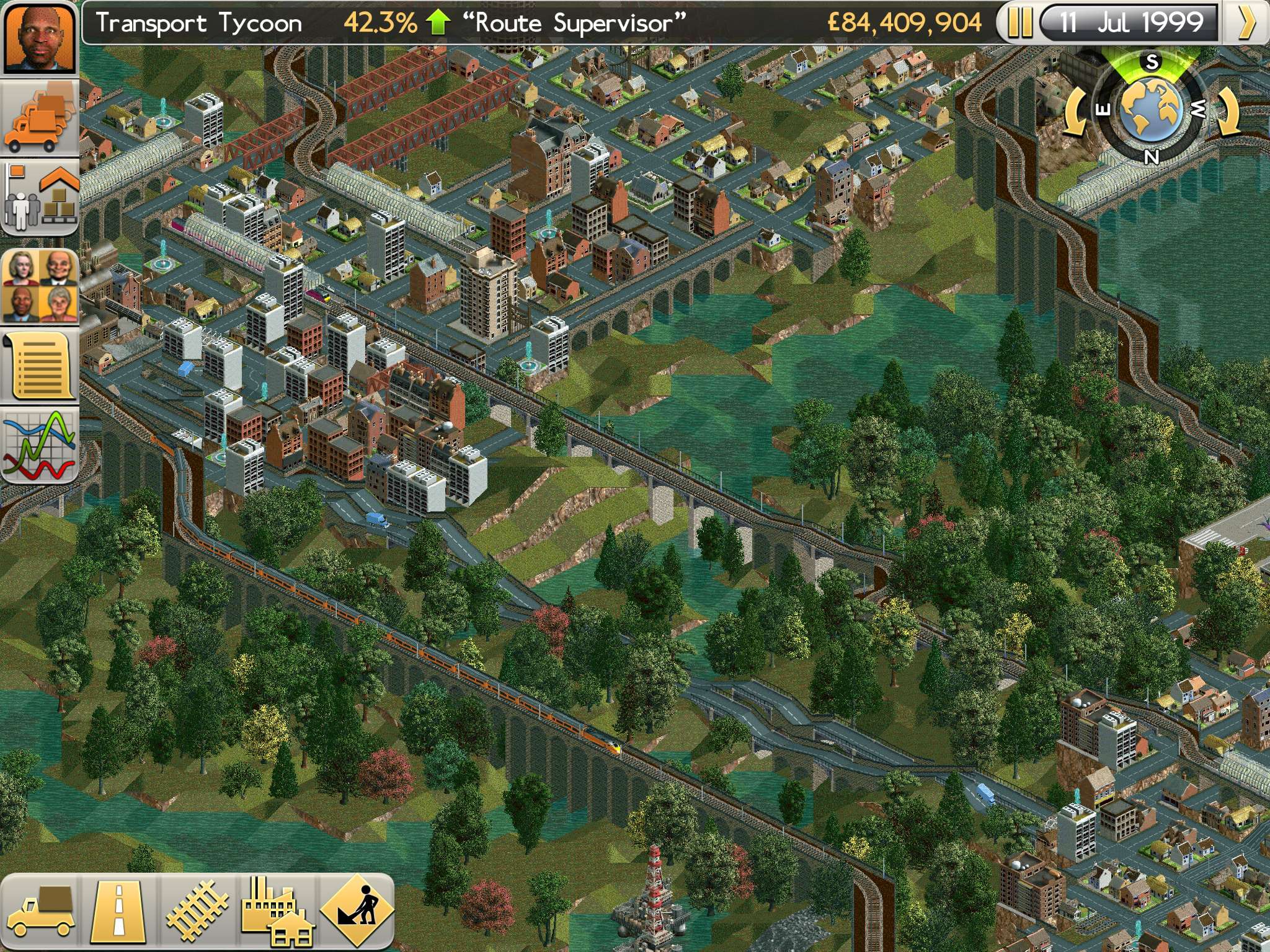The width and height of the screenshot is (1270, 952).
Task: Rotate the map view clockwise
Action: 1225,112
